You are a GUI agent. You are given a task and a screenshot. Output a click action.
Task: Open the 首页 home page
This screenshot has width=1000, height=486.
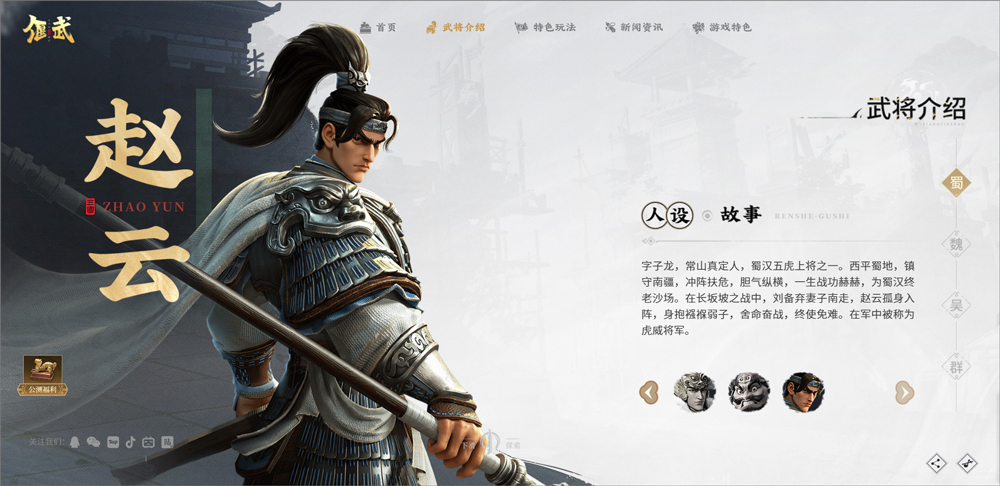[378, 27]
